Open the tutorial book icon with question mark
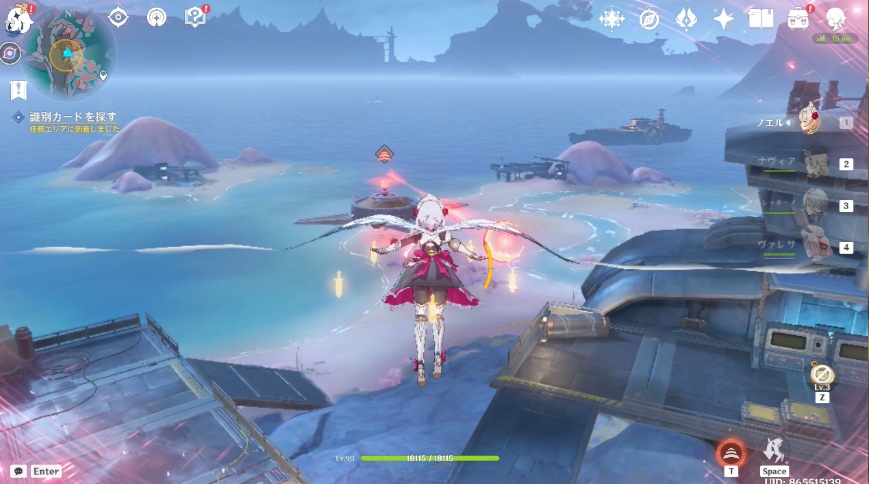The image size is (869, 484). (195, 17)
